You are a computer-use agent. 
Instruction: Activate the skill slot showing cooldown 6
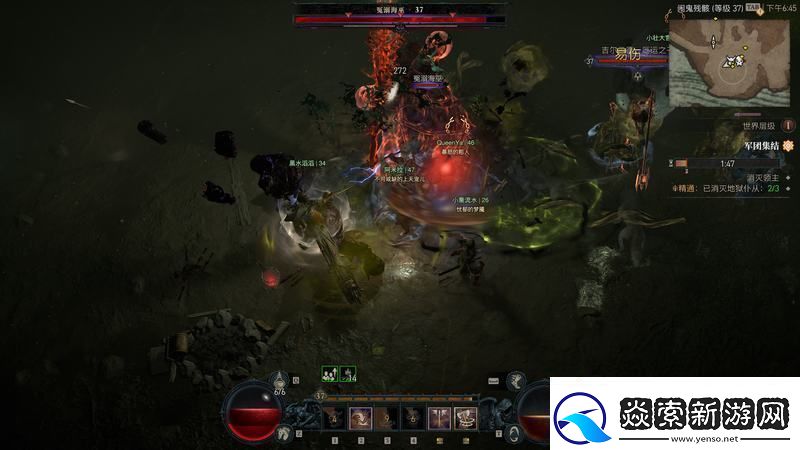[x=412, y=417]
